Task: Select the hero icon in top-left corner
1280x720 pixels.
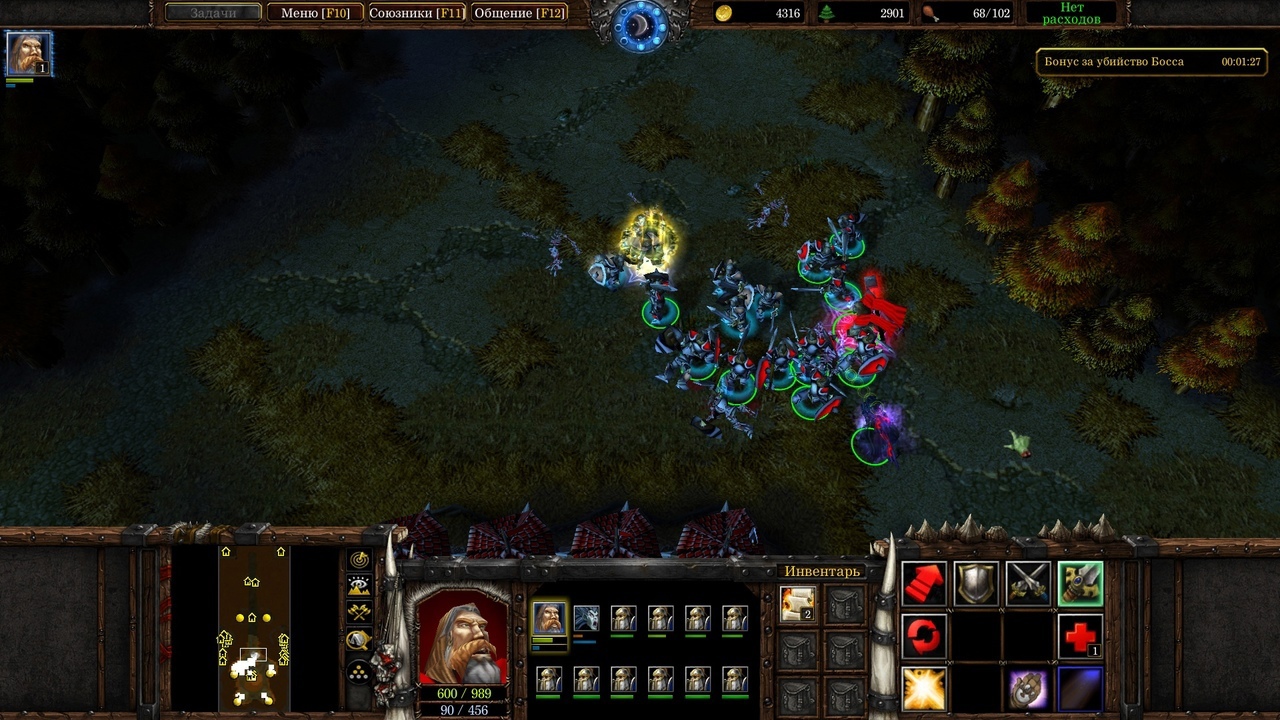Action: (x=28, y=53)
